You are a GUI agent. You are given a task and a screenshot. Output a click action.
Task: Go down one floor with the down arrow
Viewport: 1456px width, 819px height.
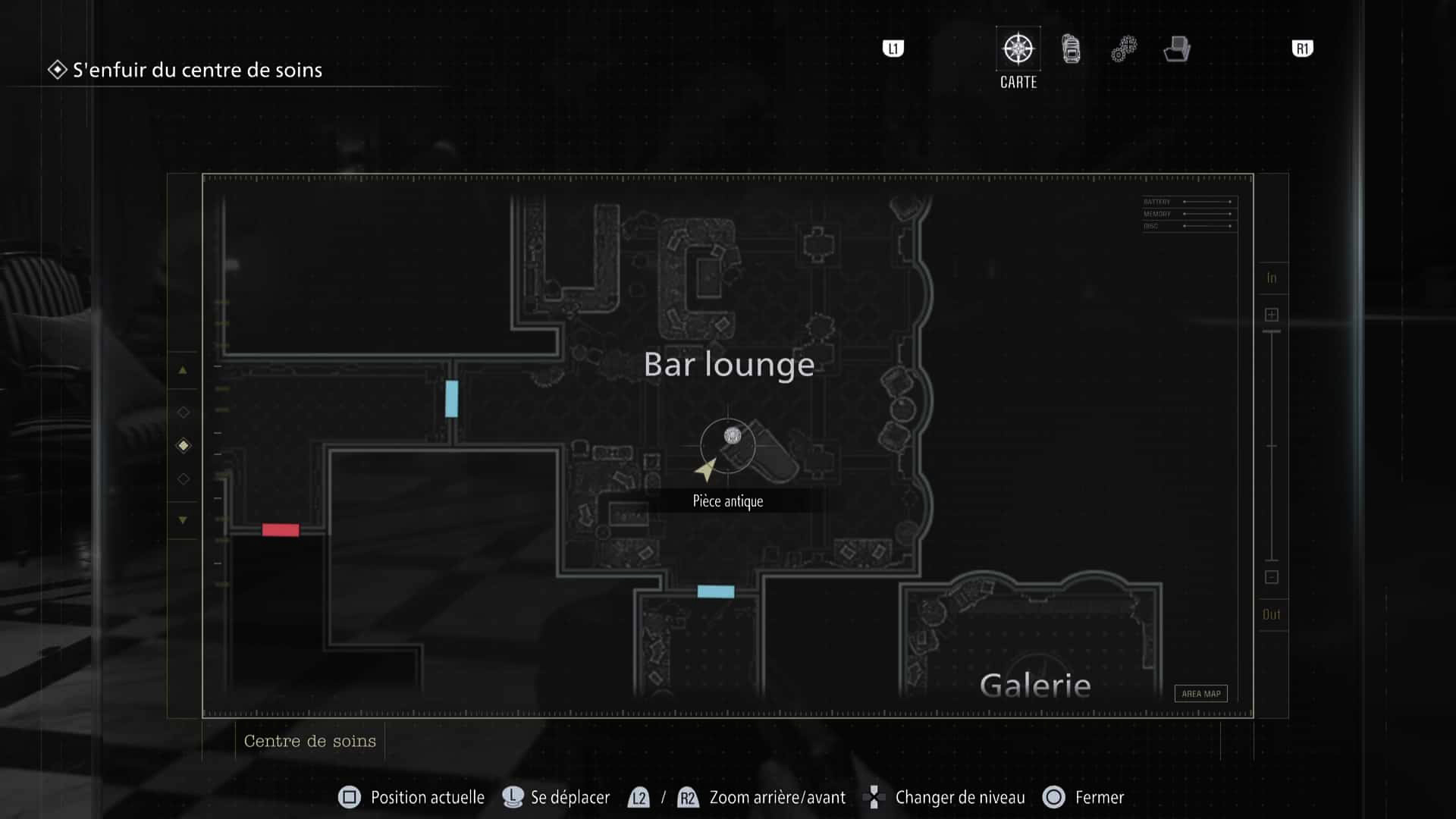point(183,520)
